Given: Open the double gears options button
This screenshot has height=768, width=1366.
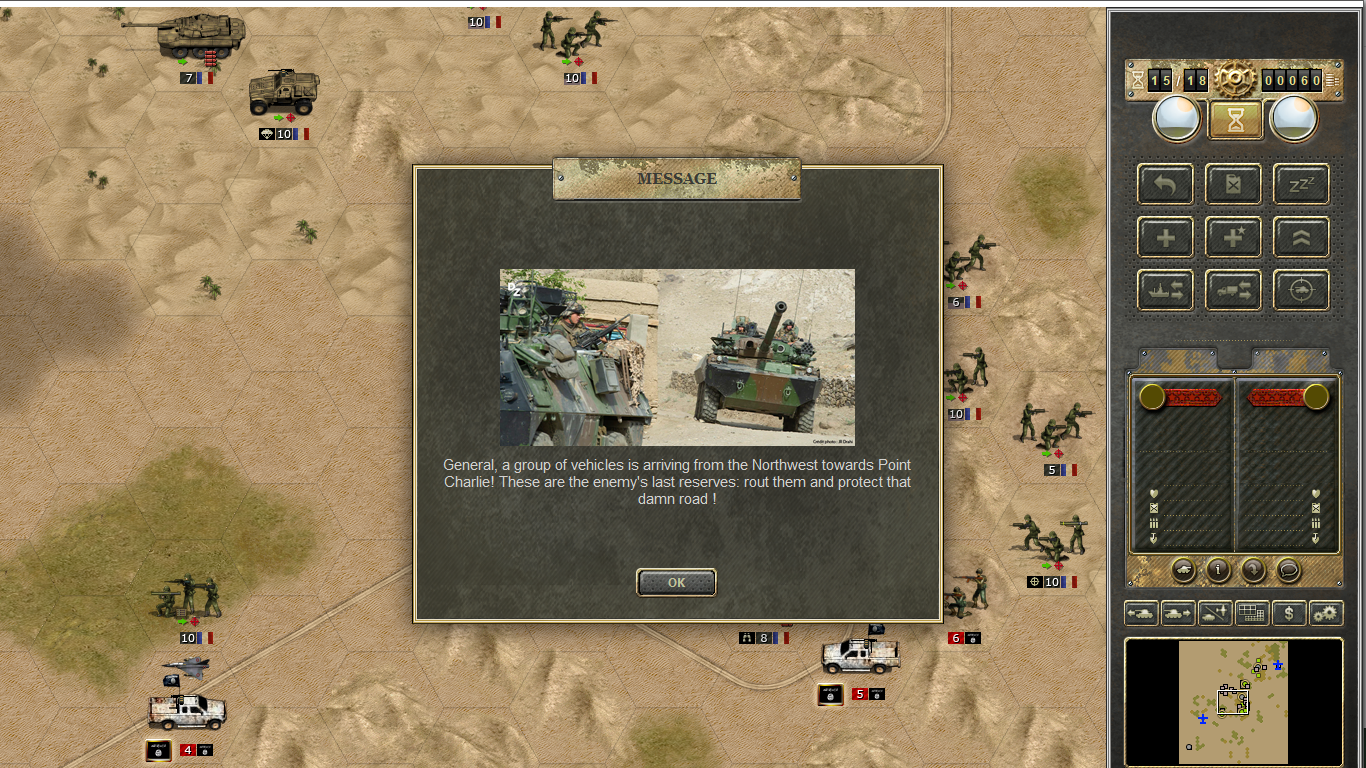Looking at the screenshot, I should (x=1326, y=613).
